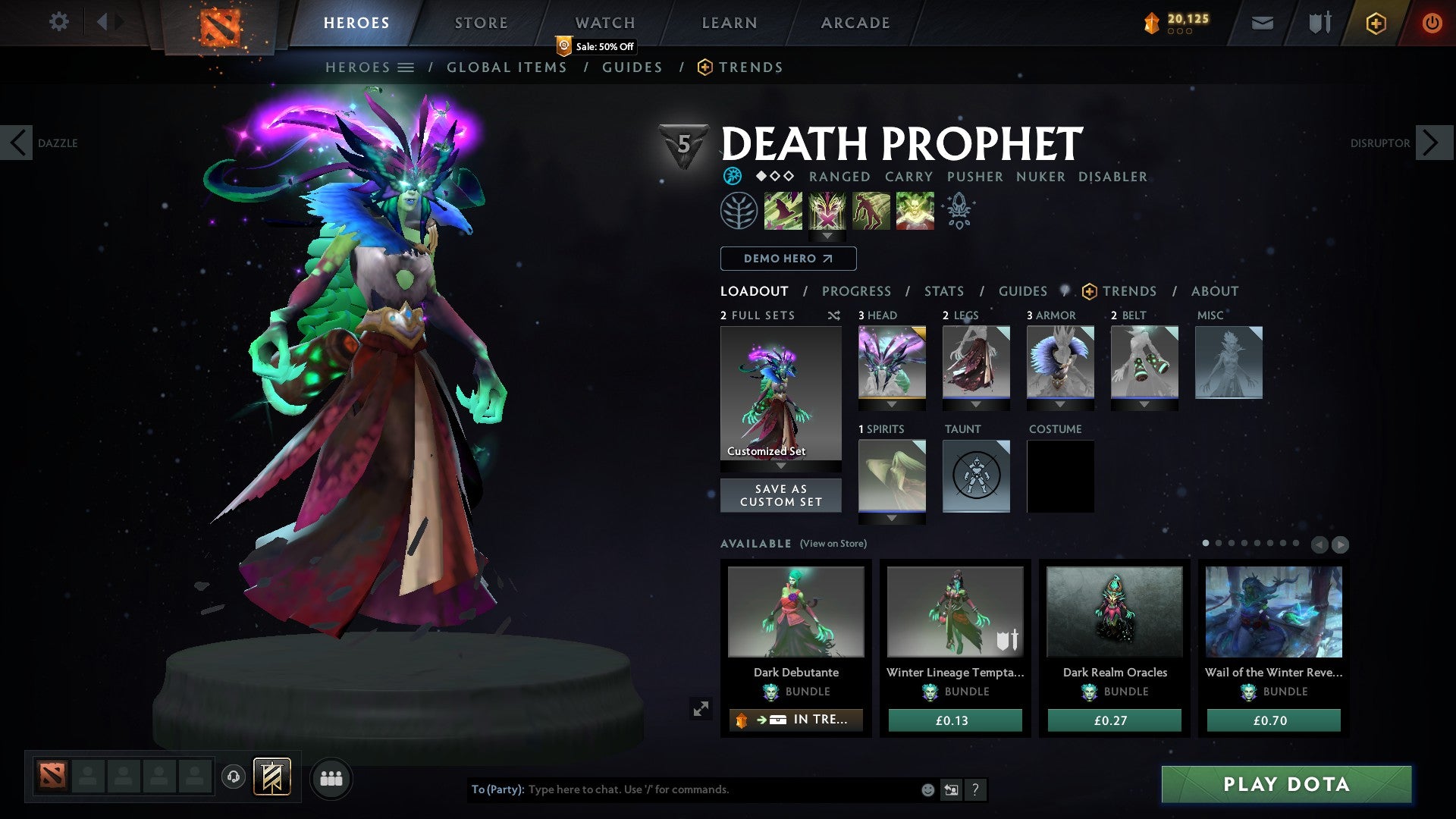Select the Crypt Swarm ability icon
Viewport: 1456px width, 819px height.
pyautogui.click(x=784, y=211)
